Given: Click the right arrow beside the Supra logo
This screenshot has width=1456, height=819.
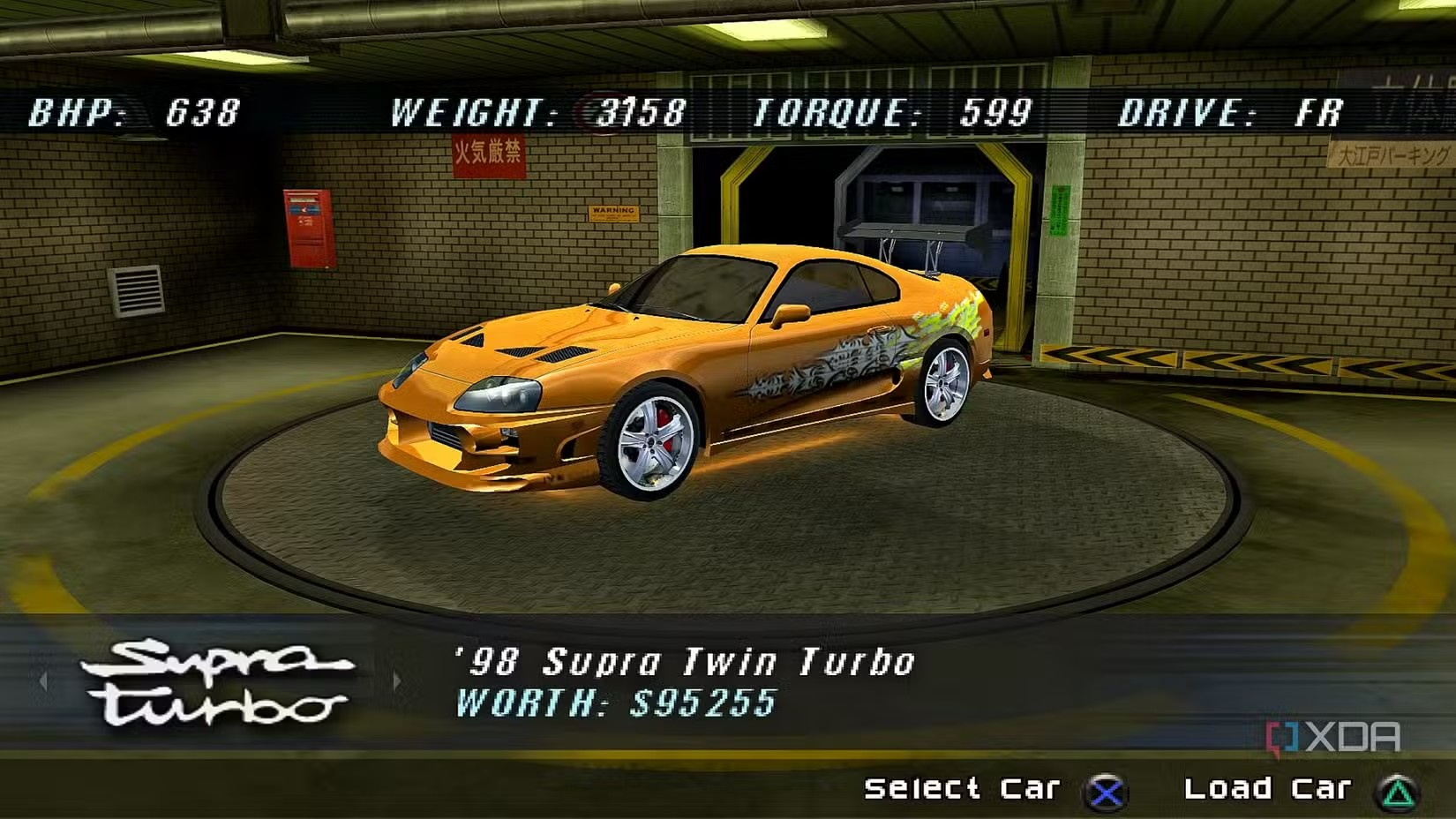Looking at the screenshot, I should [x=396, y=680].
